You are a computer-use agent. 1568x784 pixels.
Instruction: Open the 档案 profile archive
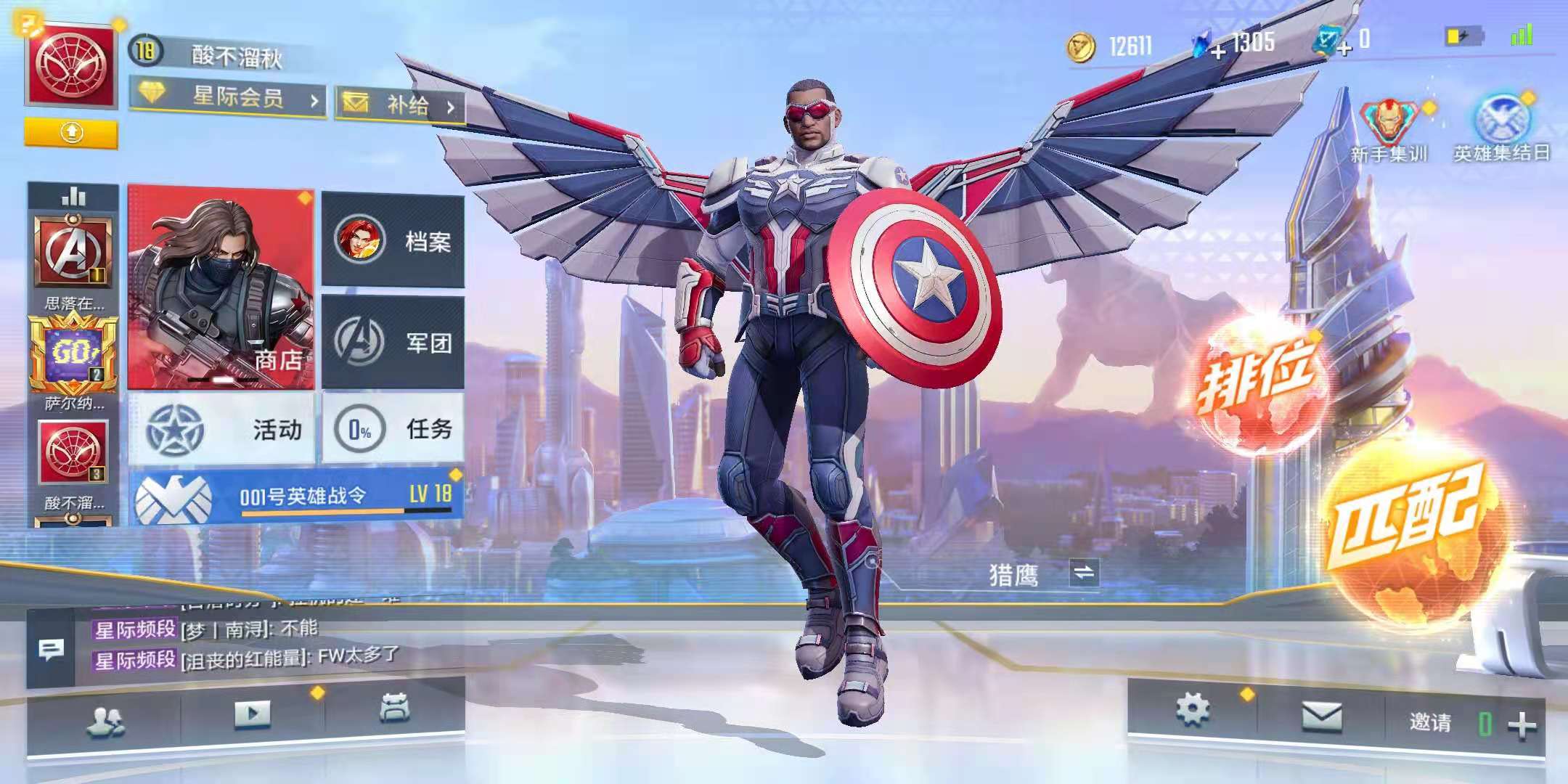click(393, 240)
